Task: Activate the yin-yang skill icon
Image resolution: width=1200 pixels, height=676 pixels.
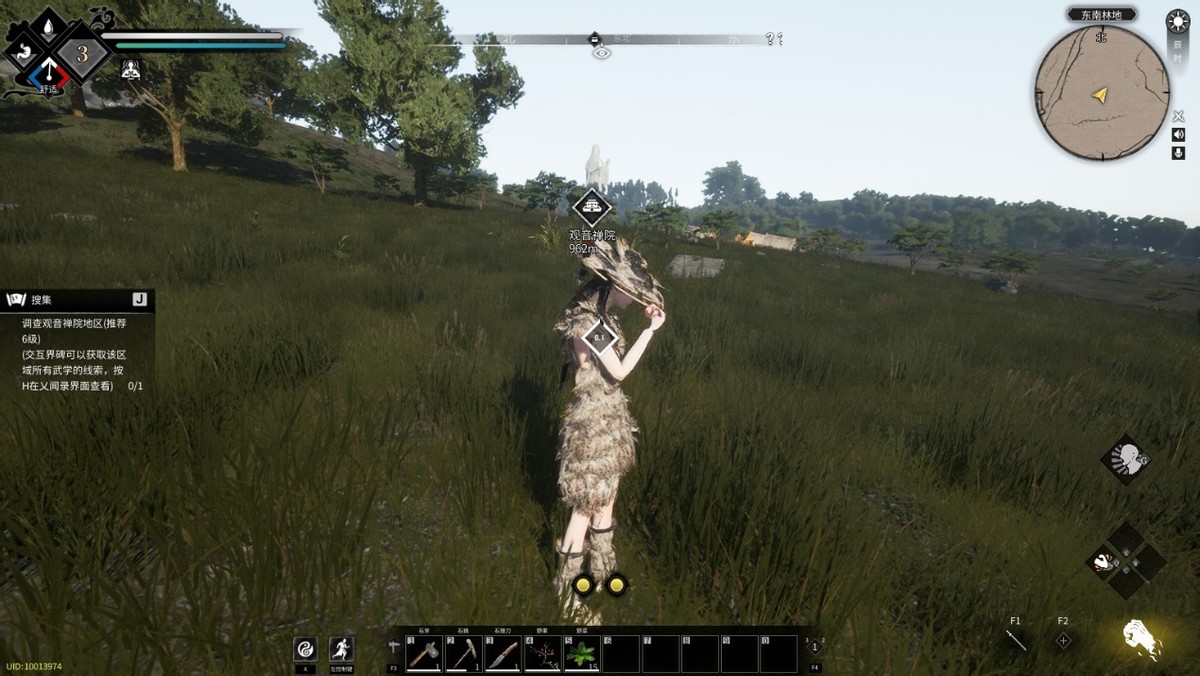Action: (x=305, y=648)
